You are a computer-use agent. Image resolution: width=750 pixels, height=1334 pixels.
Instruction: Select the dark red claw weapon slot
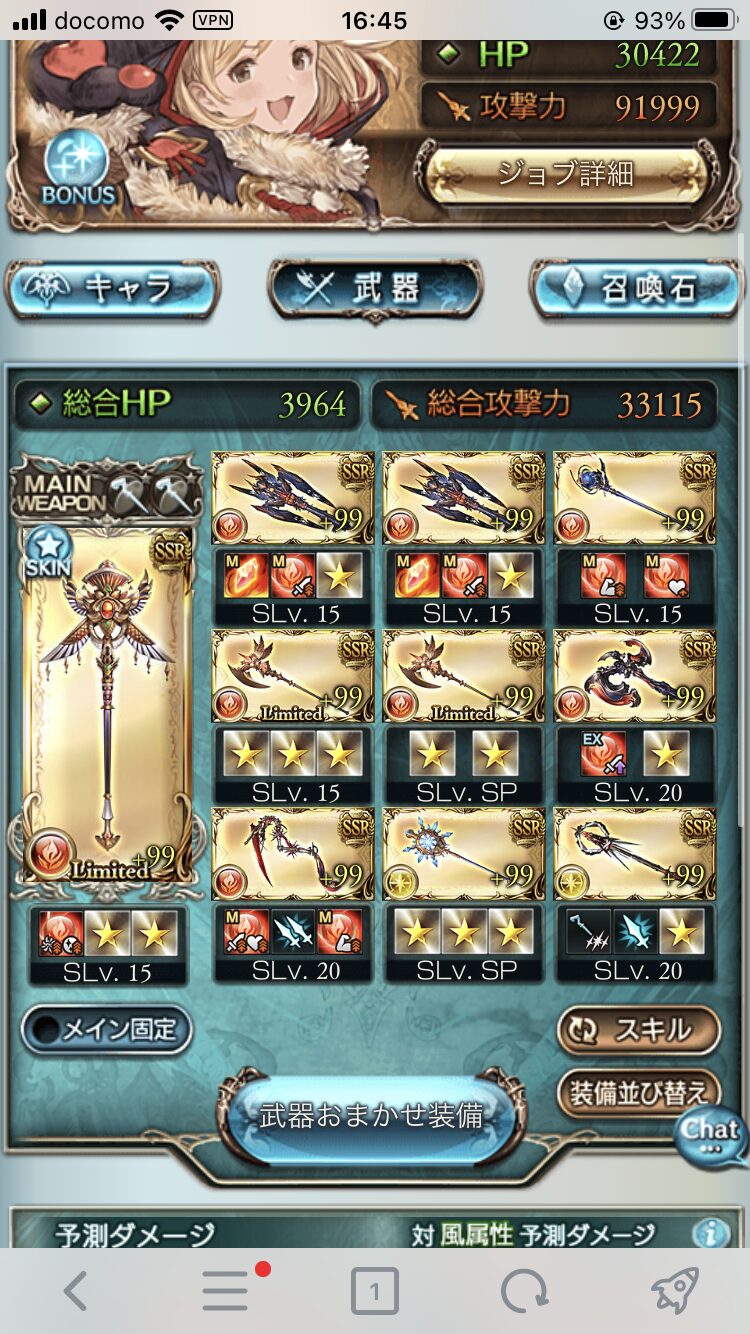click(635, 676)
